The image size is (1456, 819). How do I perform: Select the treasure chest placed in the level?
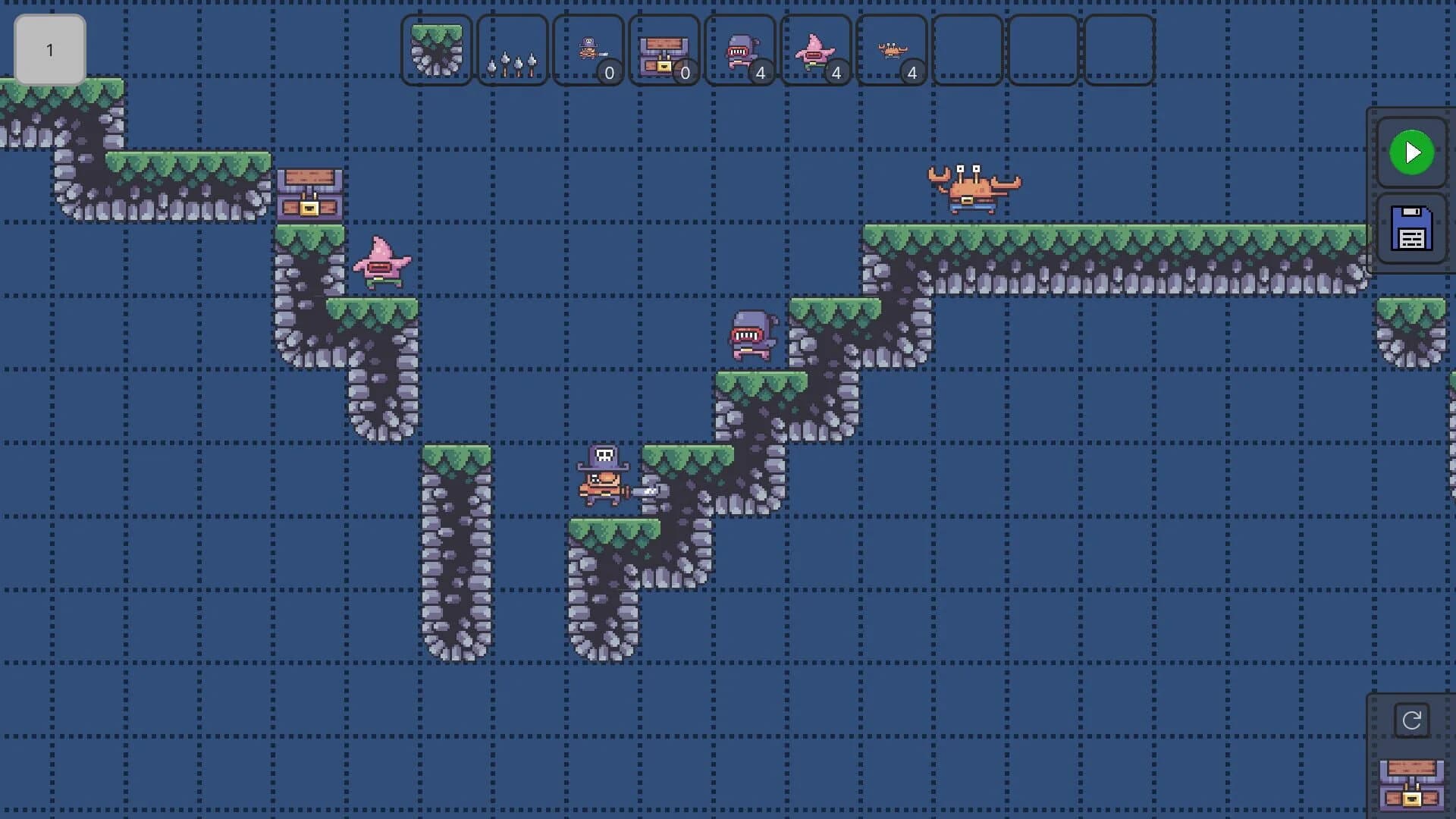point(309,193)
